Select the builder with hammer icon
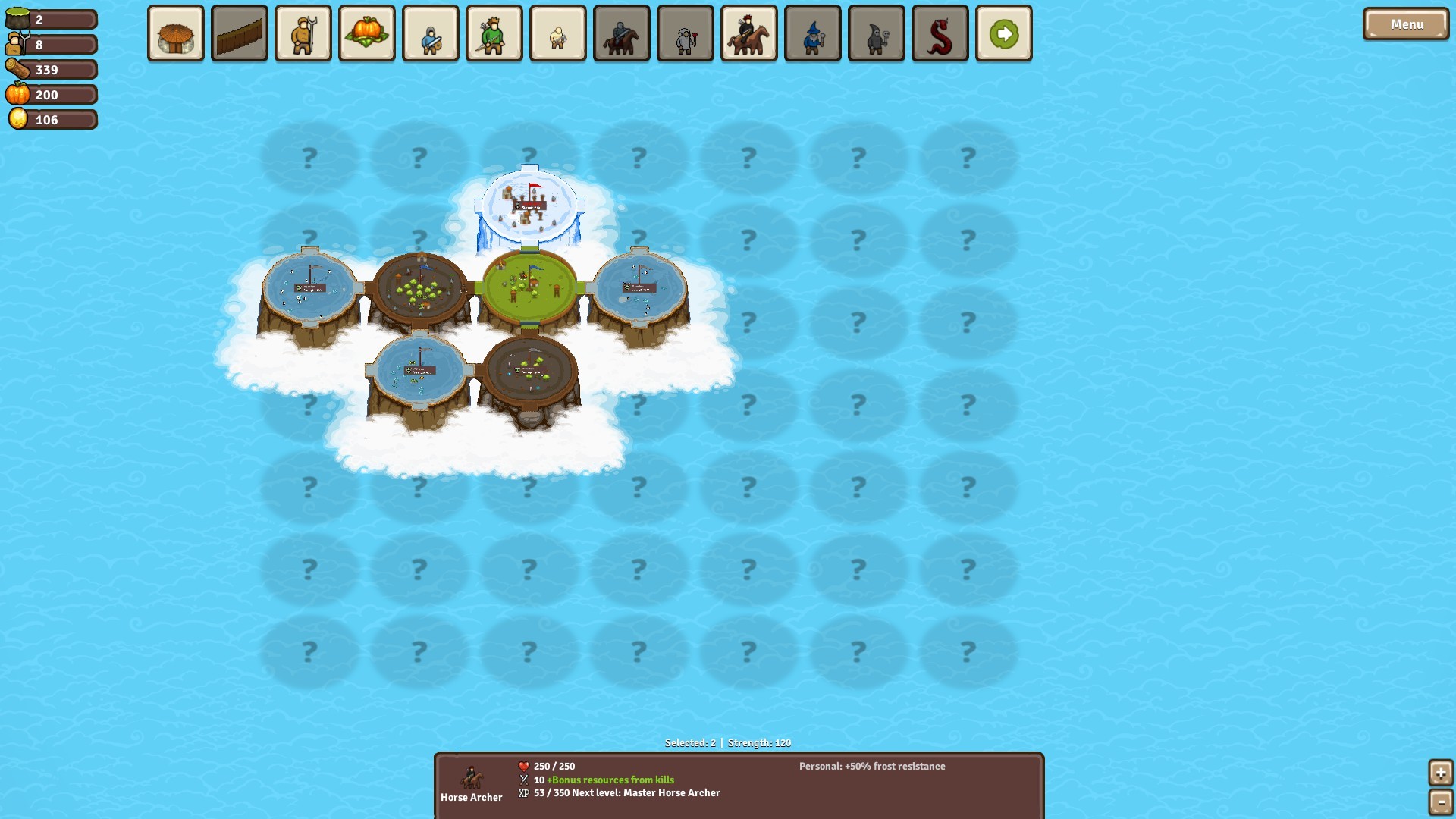 pyautogui.click(x=557, y=33)
